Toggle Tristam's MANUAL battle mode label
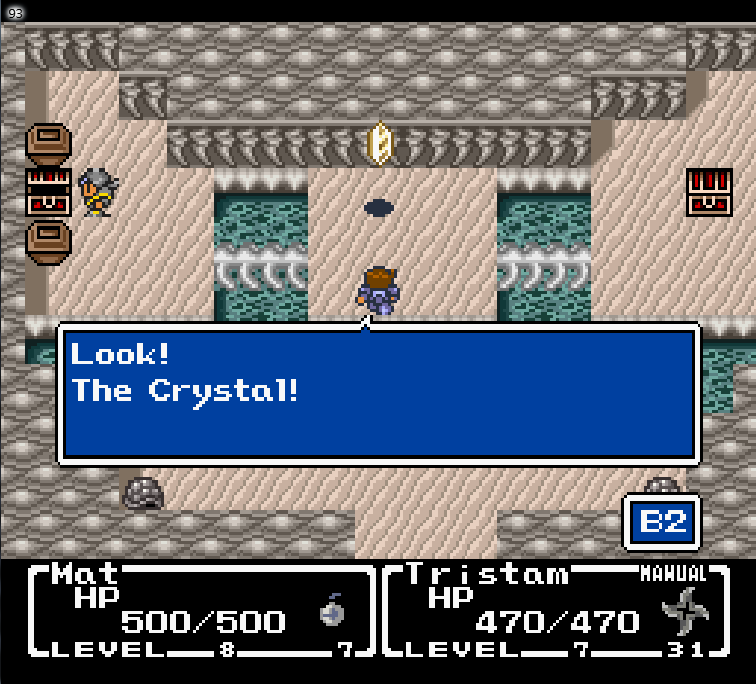Image resolution: width=756 pixels, height=684 pixels. [672, 574]
